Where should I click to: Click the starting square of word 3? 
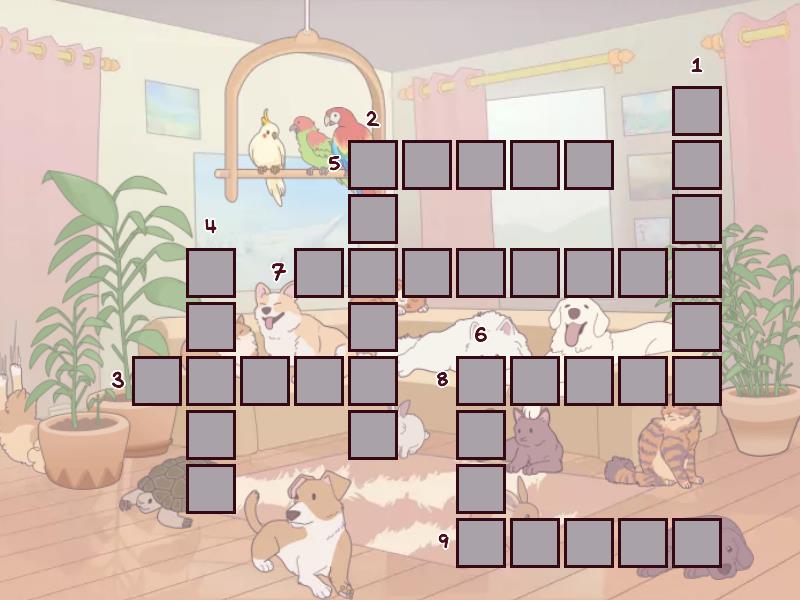[157, 381]
